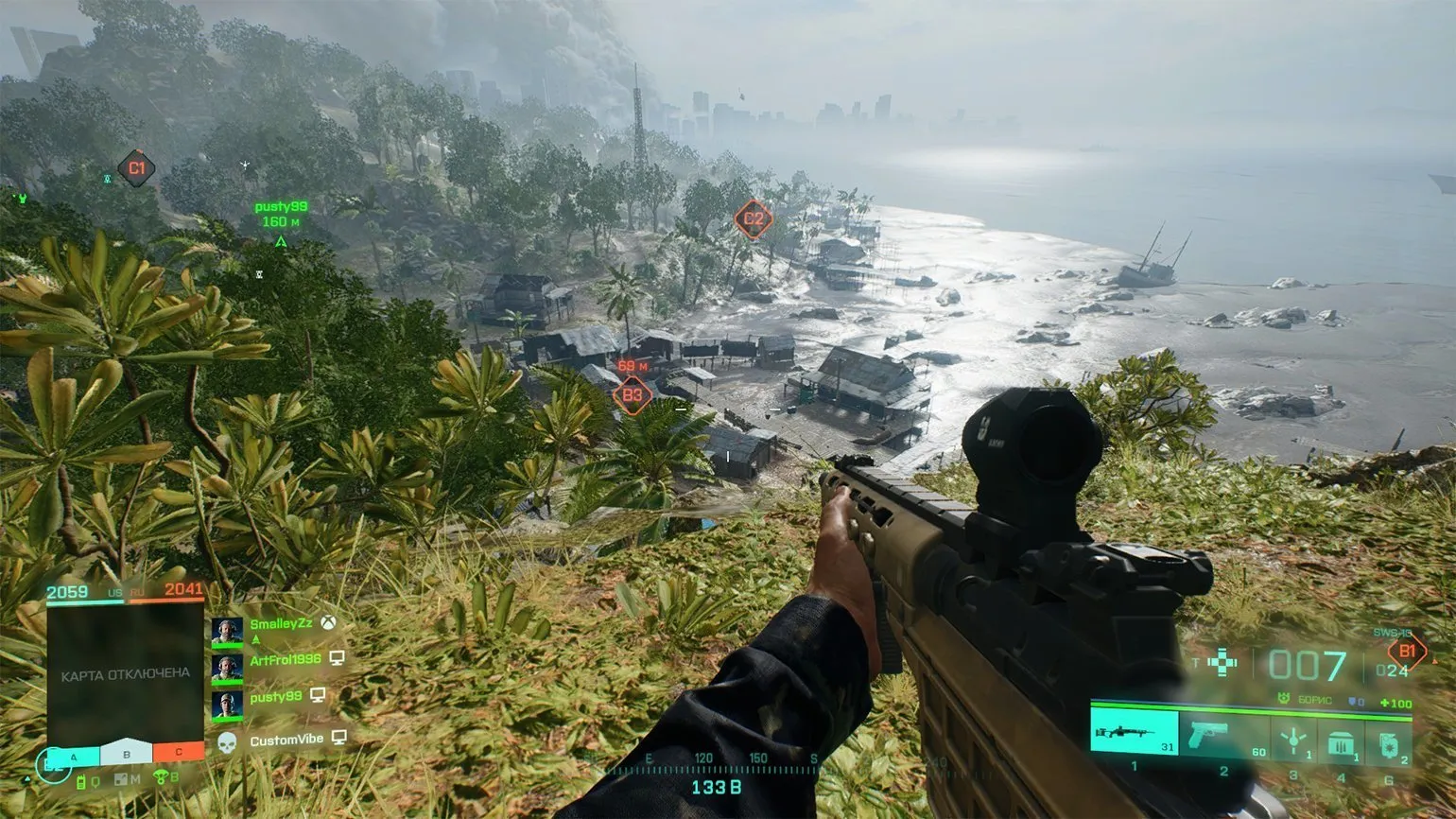The height and width of the screenshot is (819, 1456).
Task: Select downed squad member CustomVibe
Action: point(286,740)
